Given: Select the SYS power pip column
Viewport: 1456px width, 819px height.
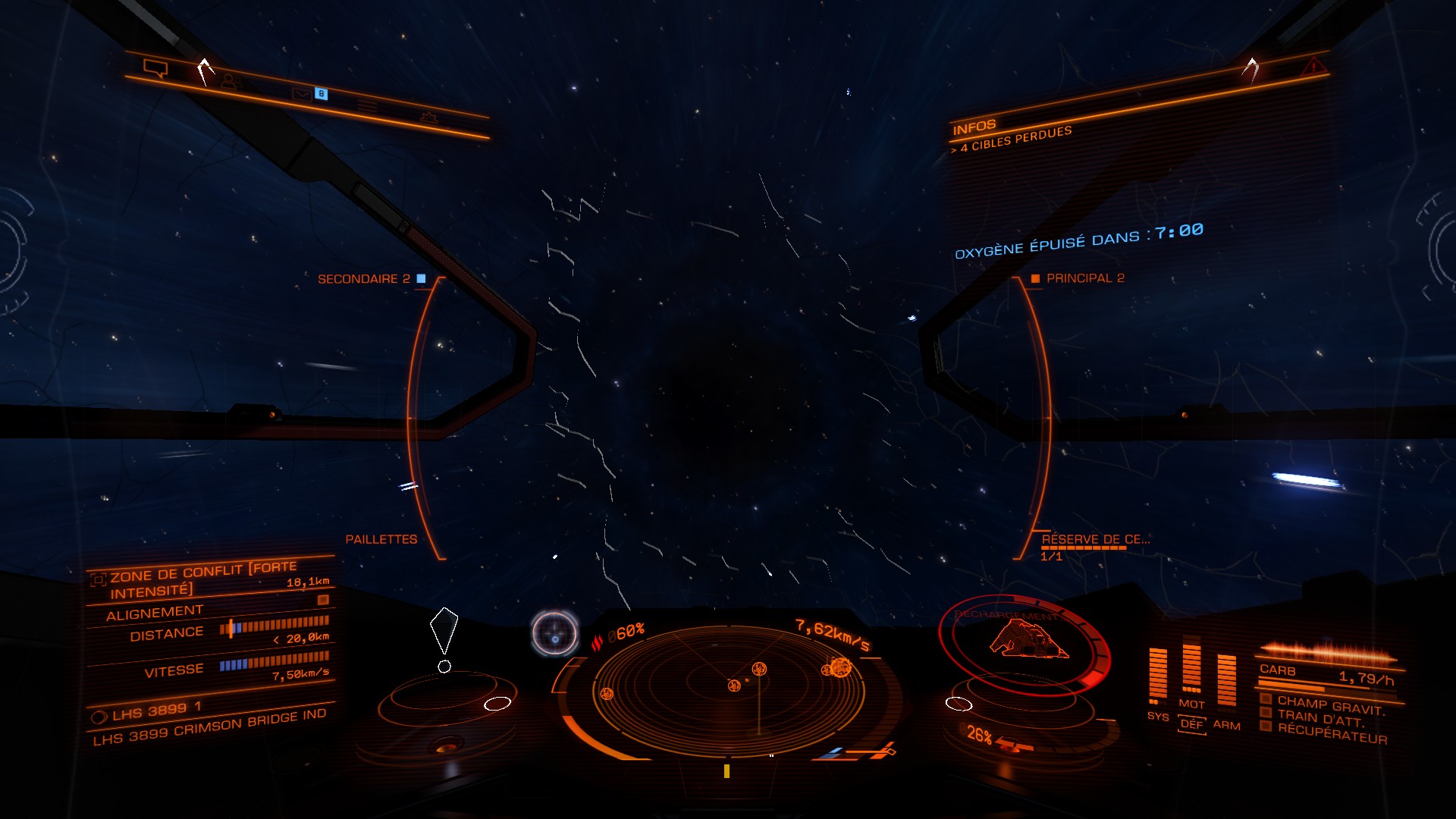Looking at the screenshot, I should [x=1158, y=674].
